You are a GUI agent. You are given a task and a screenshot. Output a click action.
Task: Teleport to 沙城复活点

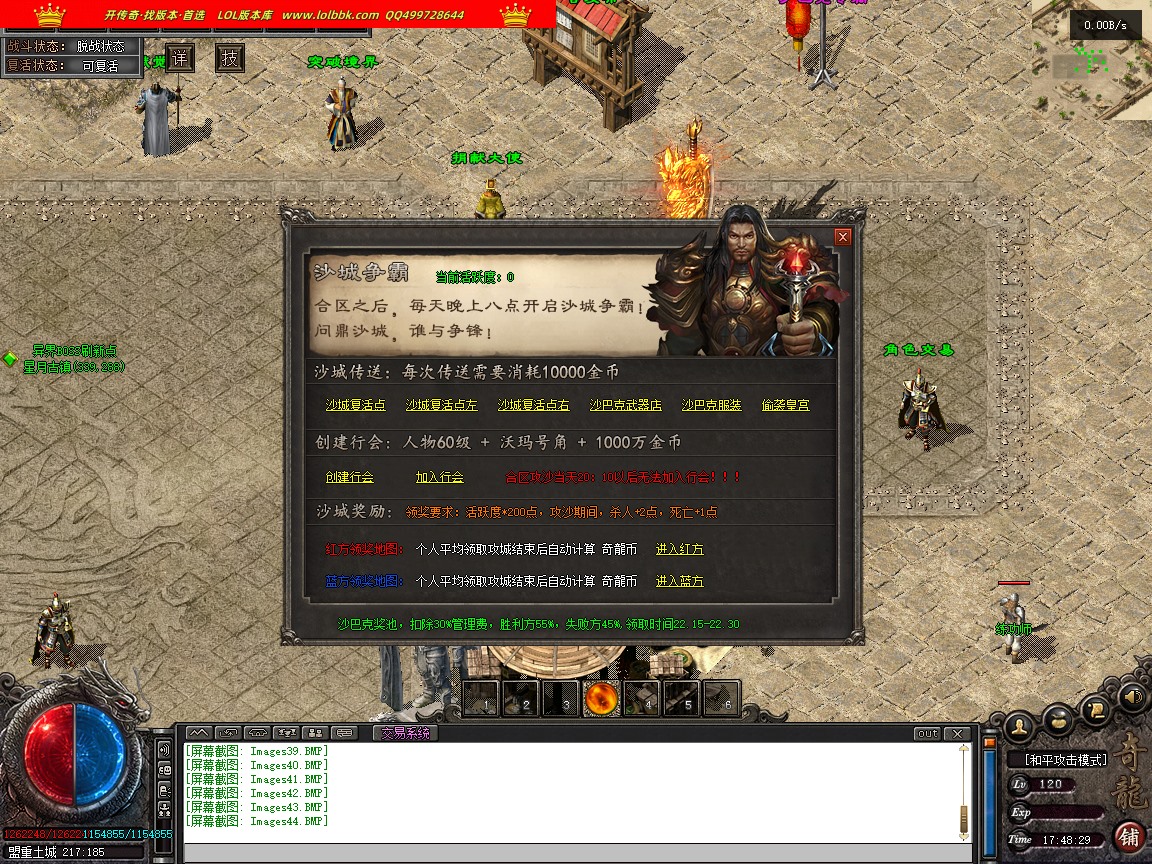point(355,405)
